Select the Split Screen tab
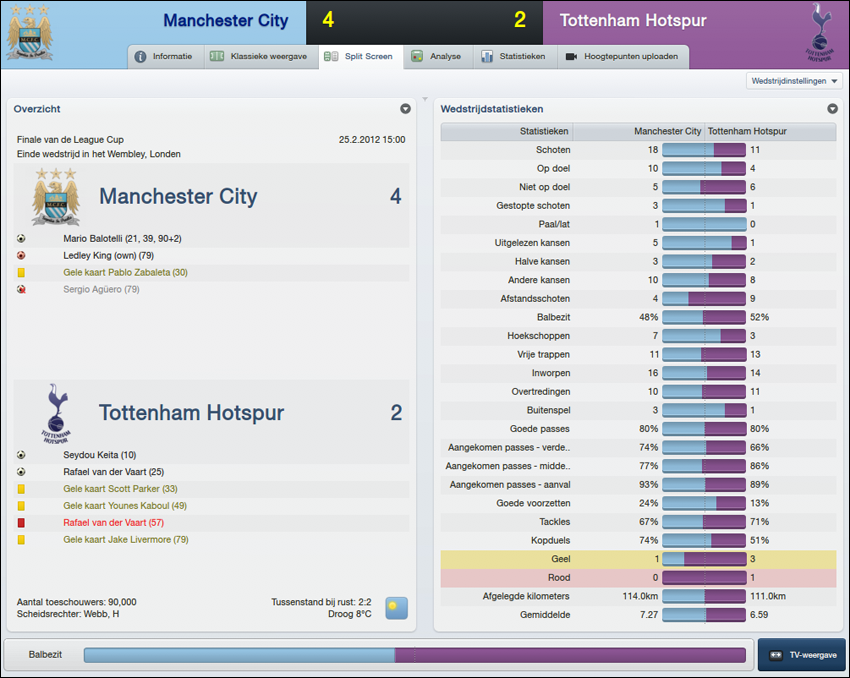 pyautogui.click(x=360, y=57)
